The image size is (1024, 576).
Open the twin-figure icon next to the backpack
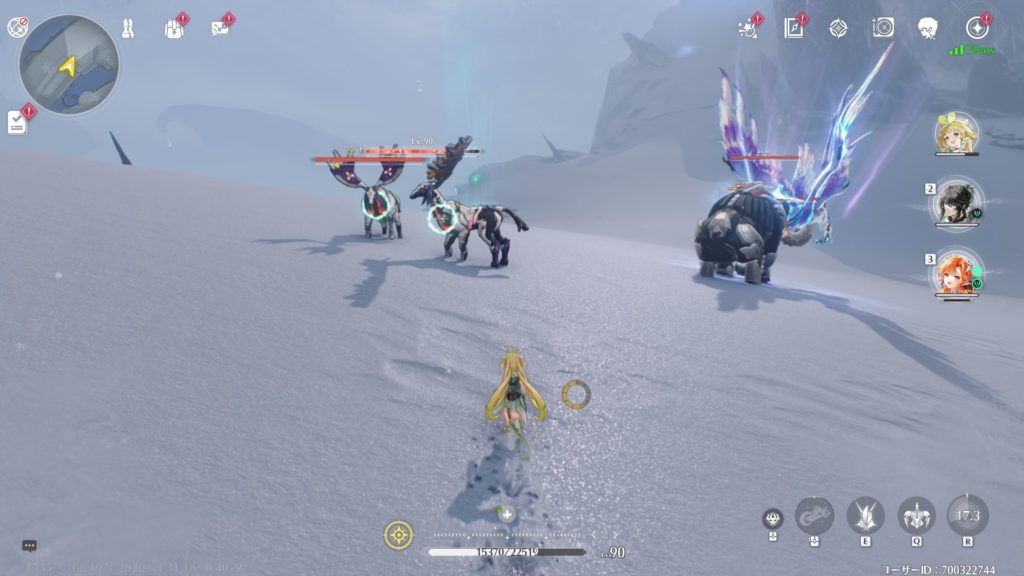coord(128,28)
